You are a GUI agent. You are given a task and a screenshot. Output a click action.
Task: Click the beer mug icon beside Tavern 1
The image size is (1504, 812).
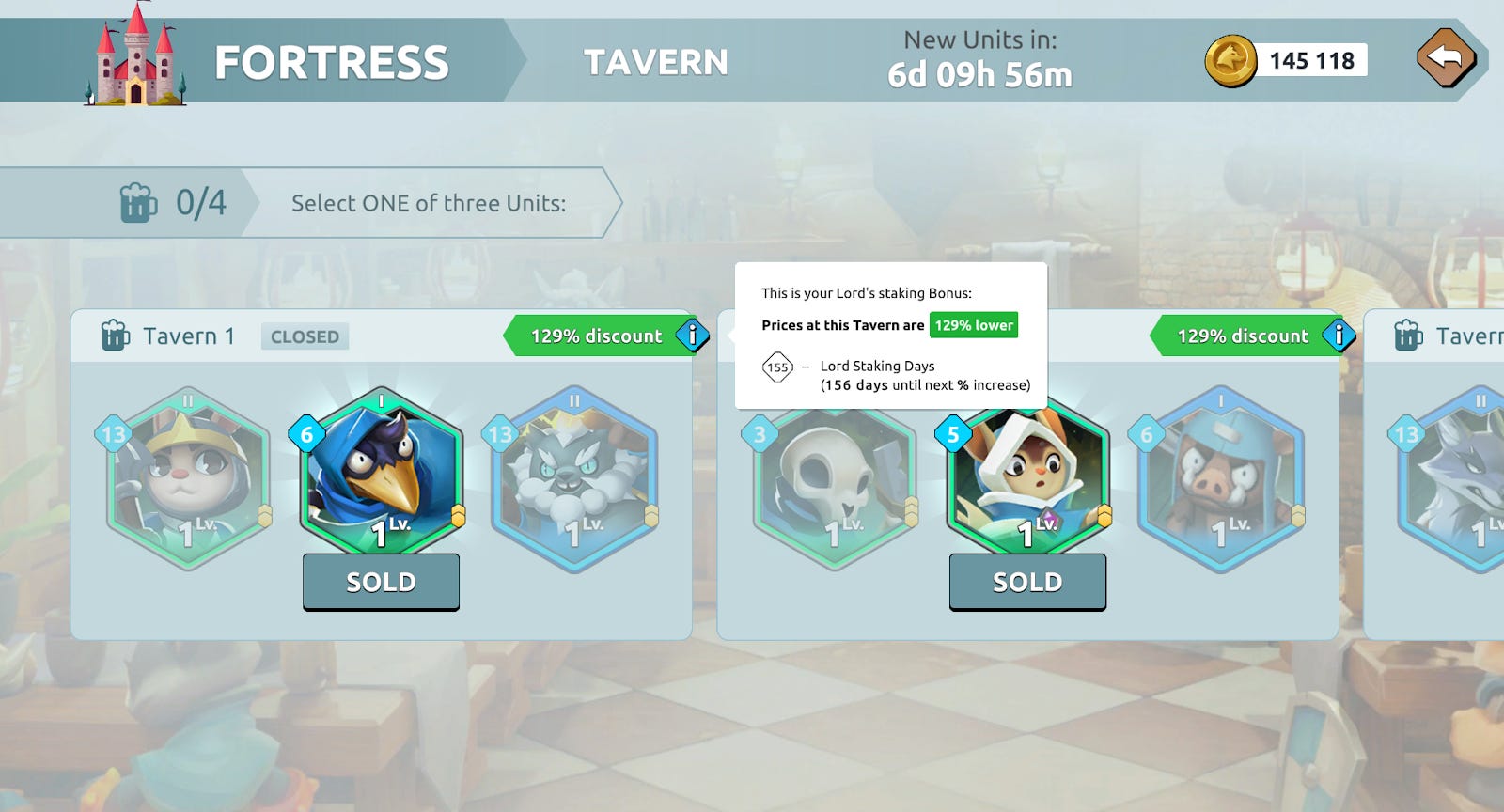pyautogui.click(x=115, y=336)
